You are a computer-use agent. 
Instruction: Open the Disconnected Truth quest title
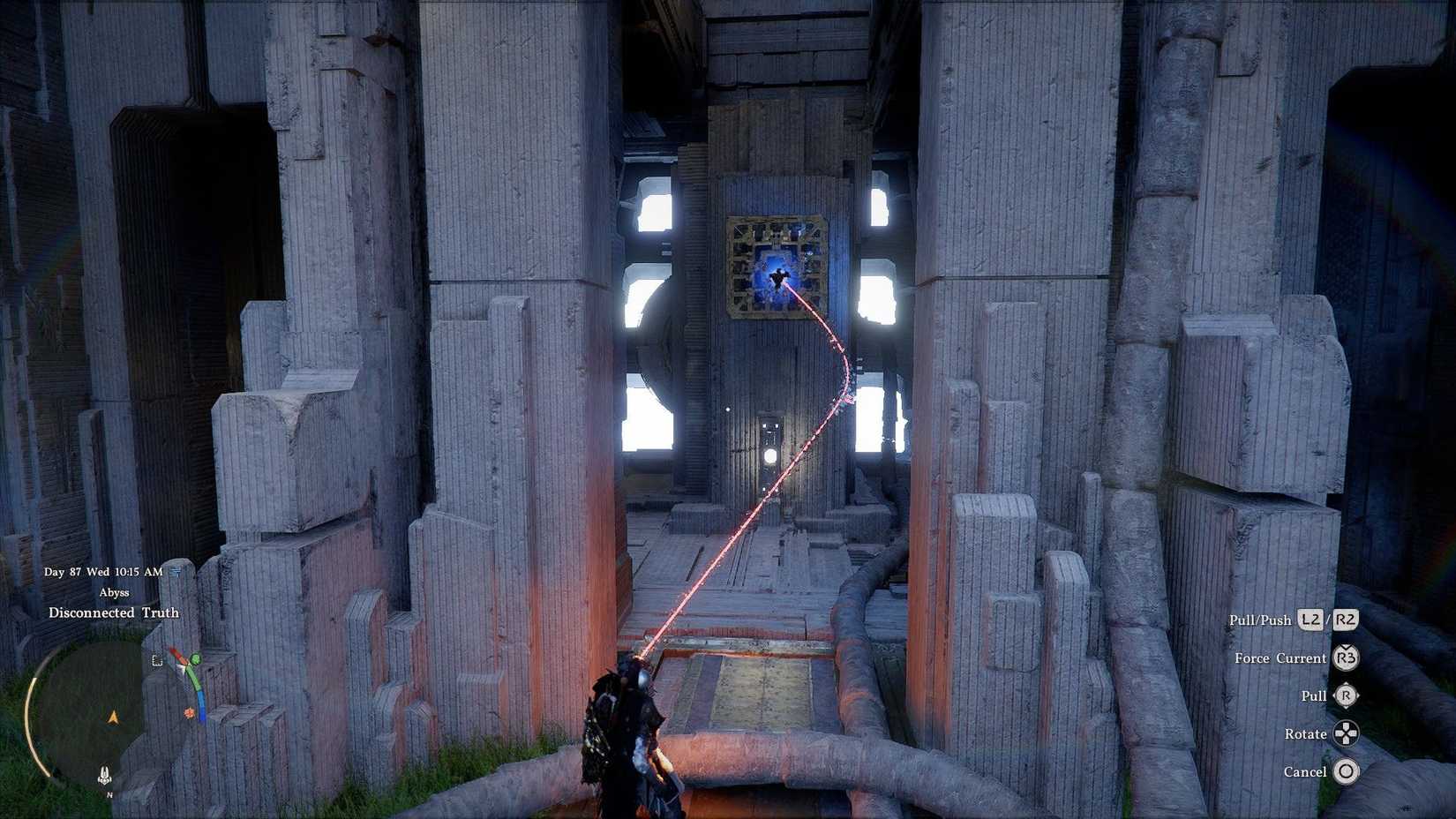(x=113, y=612)
